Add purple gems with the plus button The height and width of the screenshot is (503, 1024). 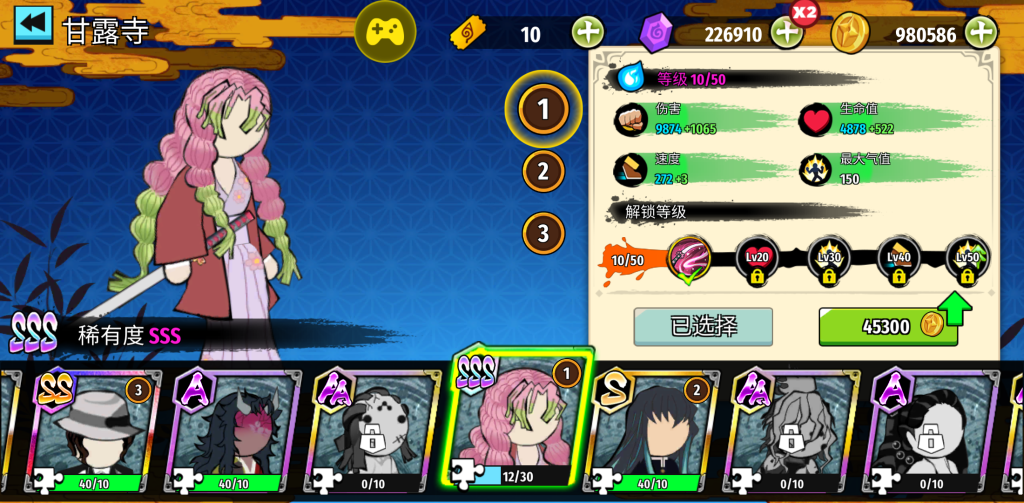tap(787, 33)
